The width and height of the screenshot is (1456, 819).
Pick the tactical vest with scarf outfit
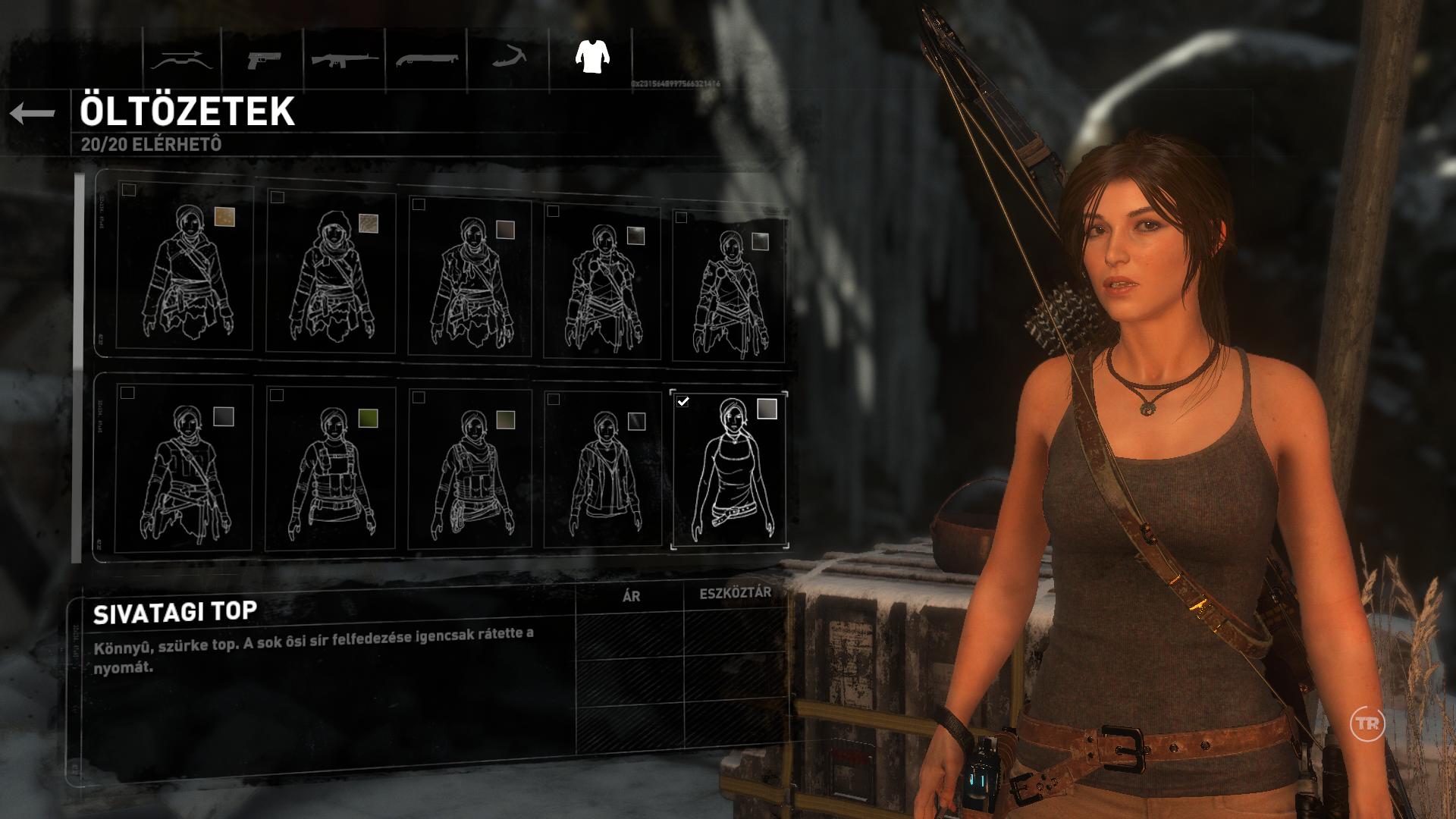point(469,470)
